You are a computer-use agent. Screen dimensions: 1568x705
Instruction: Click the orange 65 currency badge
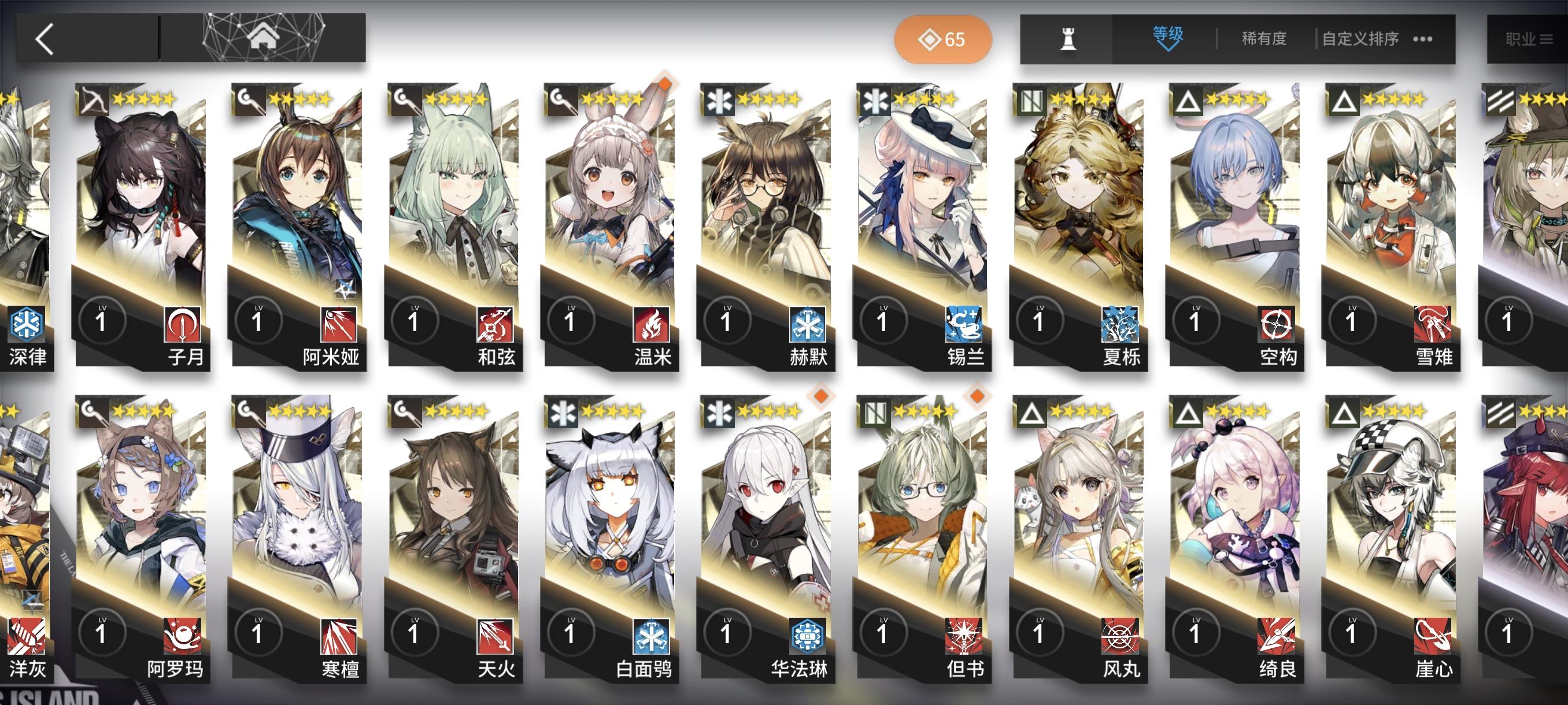[944, 38]
